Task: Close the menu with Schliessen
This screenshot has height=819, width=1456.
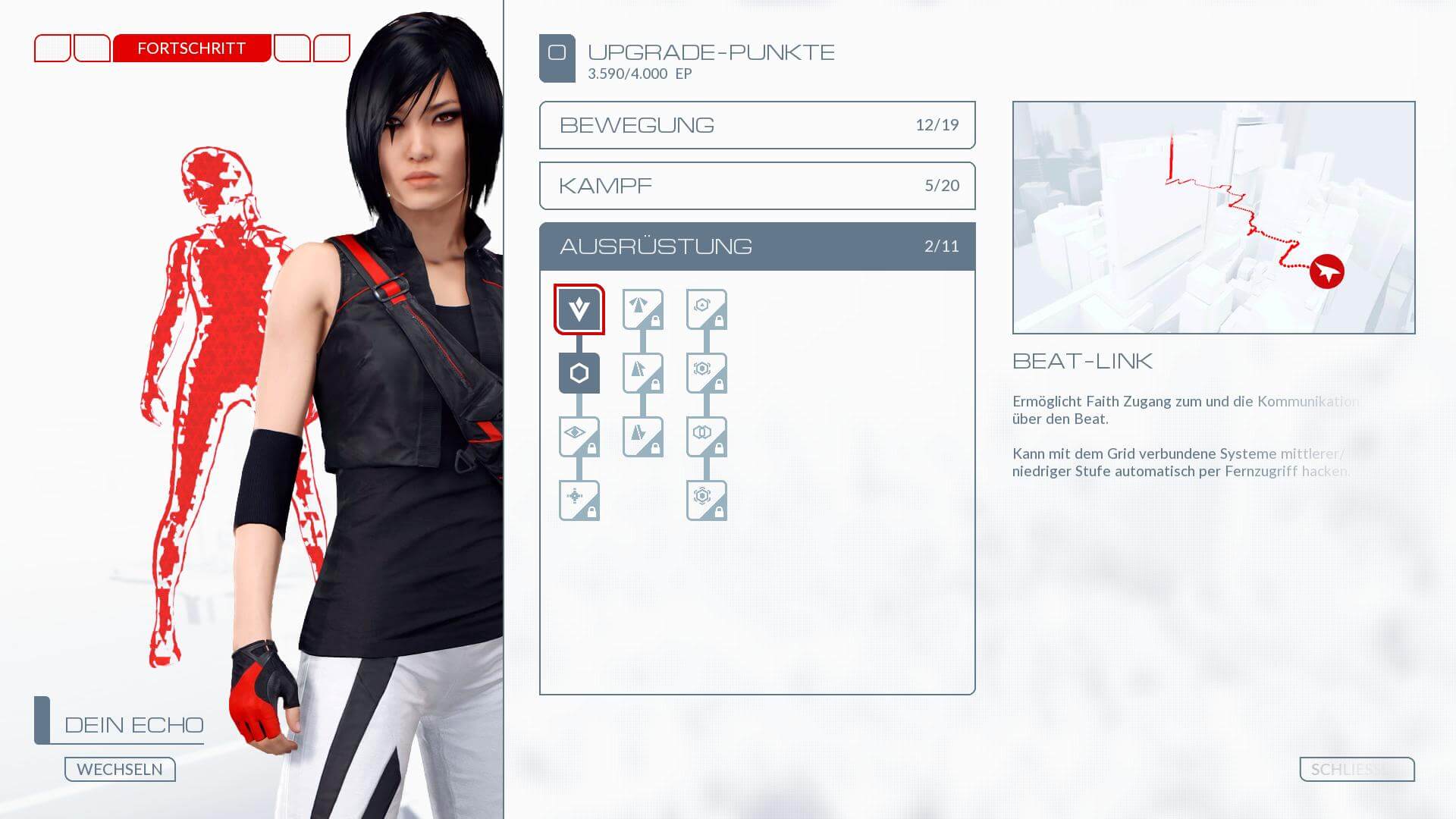Action: click(x=1356, y=769)
